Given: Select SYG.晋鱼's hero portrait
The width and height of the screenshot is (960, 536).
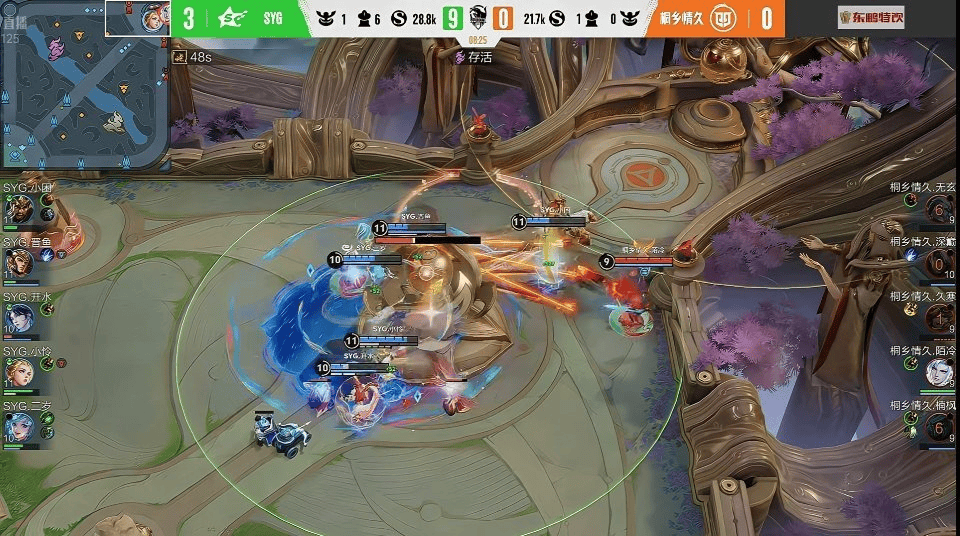Looking at the screenshot, I should [x=18, y=264].
